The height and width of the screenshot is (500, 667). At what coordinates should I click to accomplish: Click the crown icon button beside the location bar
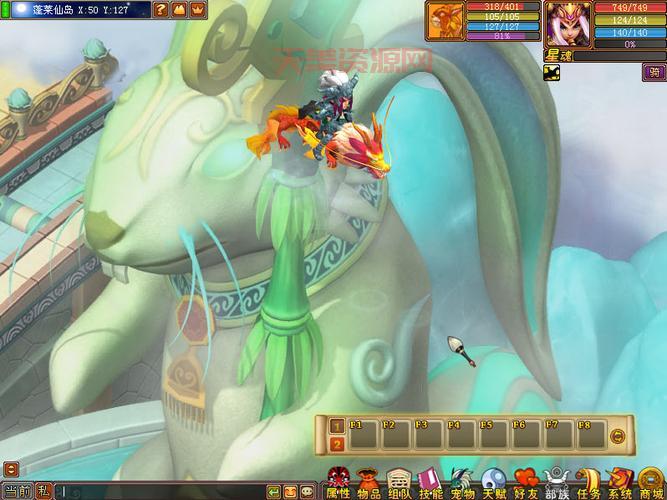197,9
